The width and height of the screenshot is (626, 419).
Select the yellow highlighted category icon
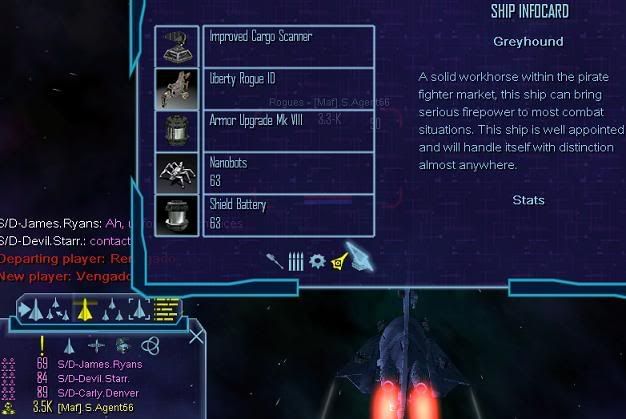338,262
